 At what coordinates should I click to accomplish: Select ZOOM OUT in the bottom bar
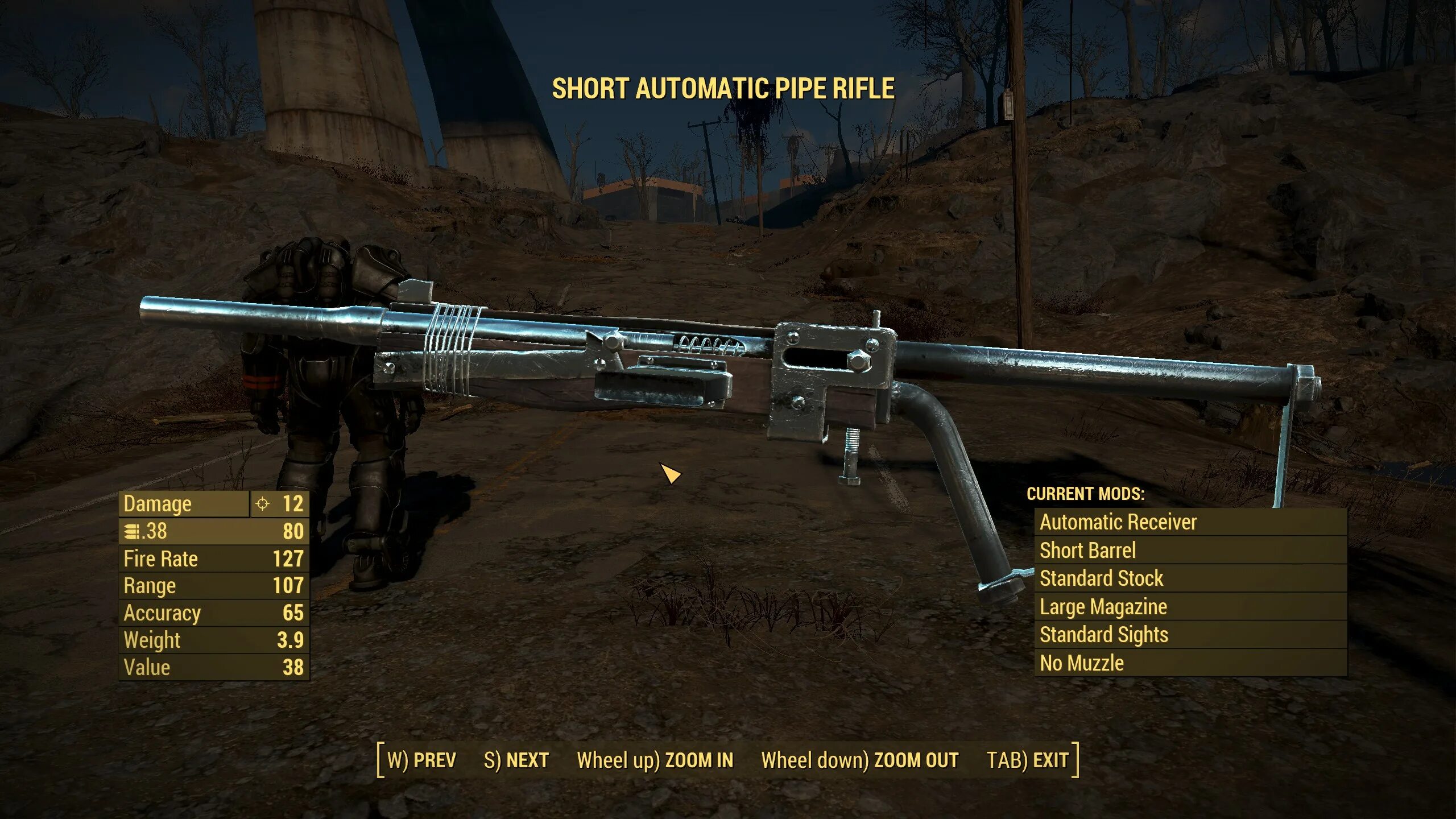coord(860,760)
